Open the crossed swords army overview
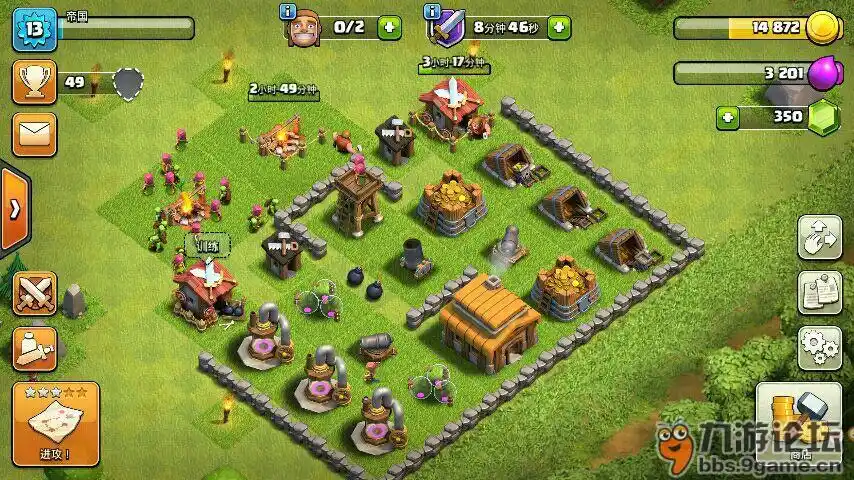The width and height of the screenshot is (854, 480). (34, 293)
